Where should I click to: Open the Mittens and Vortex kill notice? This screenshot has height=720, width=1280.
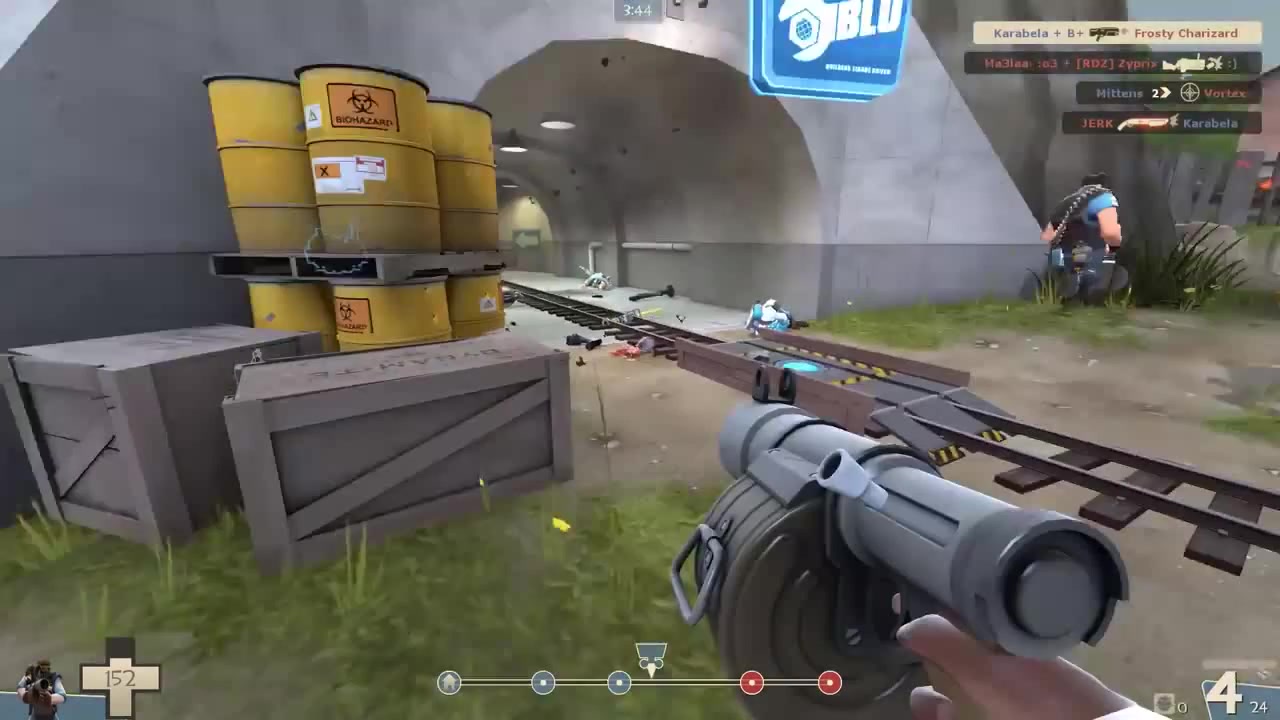pyautogui.click(x=1163, y=93)
